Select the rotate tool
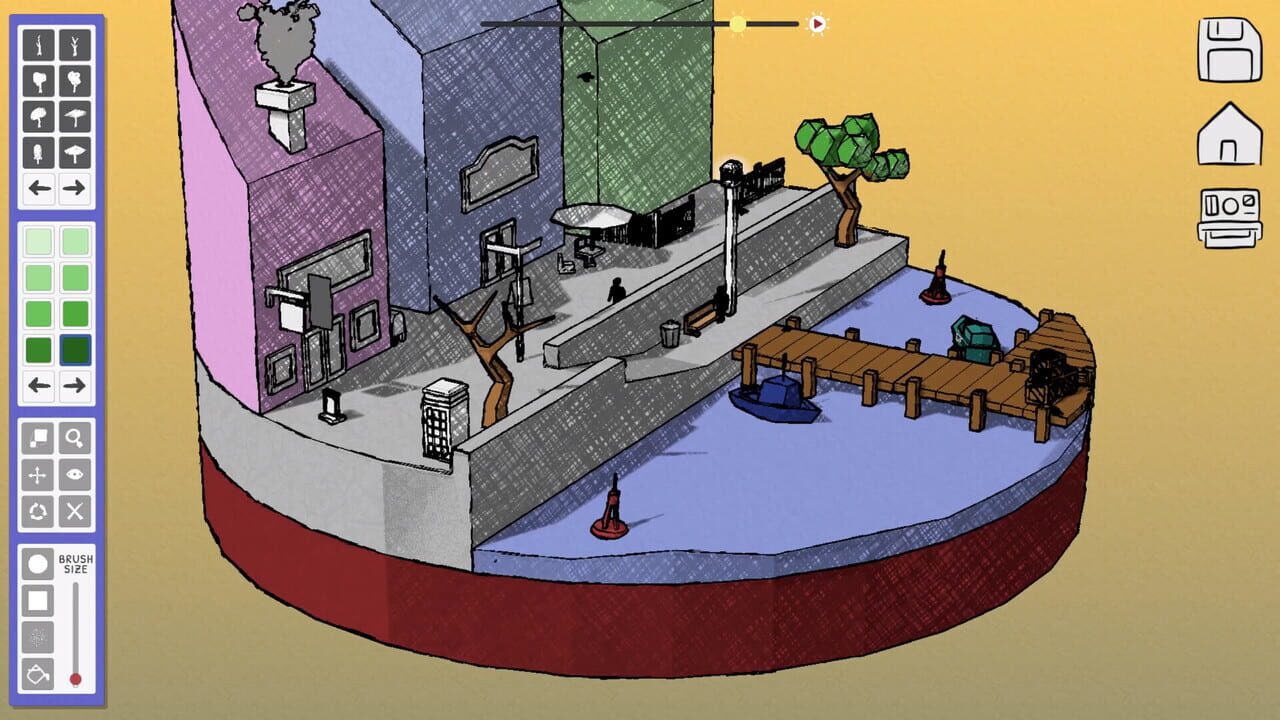This screenshot has height=720, width=1280. pos(37,510)
